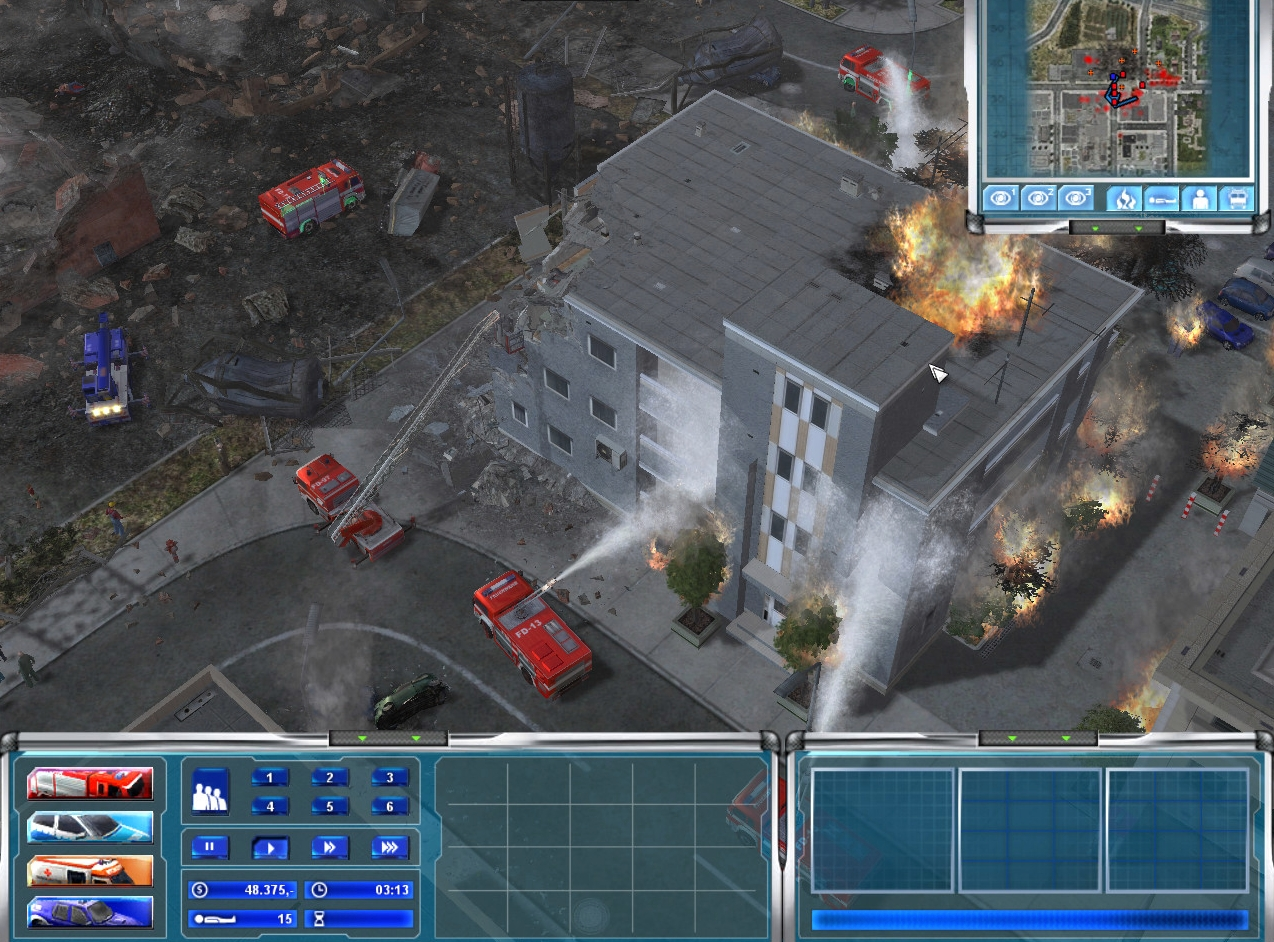Select unit group 3

tap(390, 777)
